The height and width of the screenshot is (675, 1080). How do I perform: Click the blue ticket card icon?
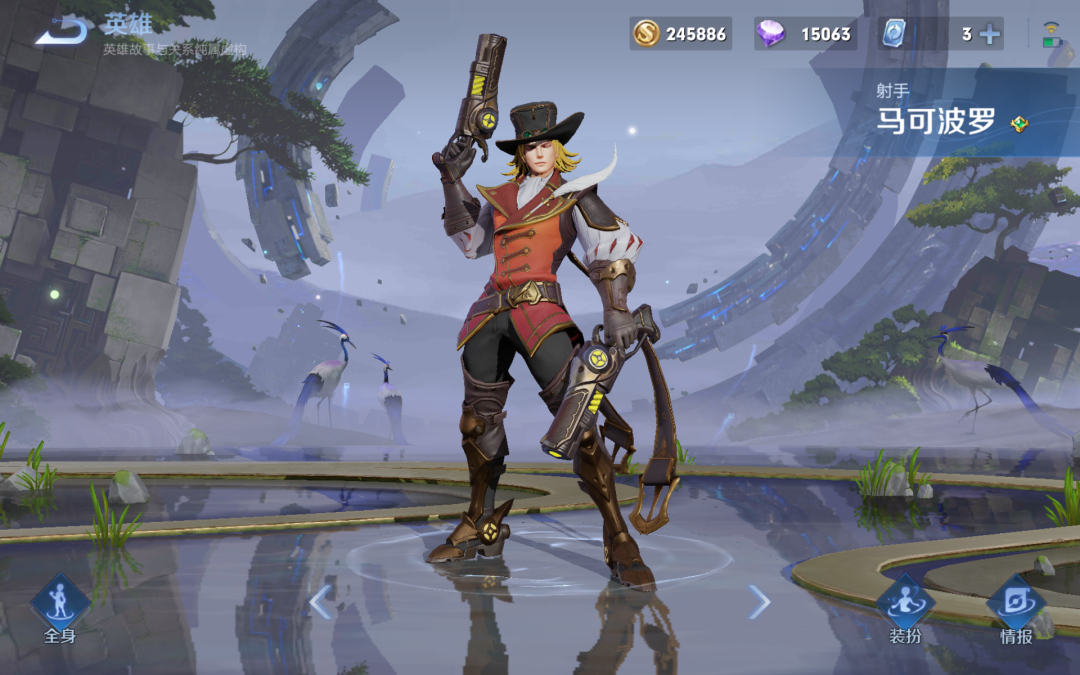coord(893,34)
